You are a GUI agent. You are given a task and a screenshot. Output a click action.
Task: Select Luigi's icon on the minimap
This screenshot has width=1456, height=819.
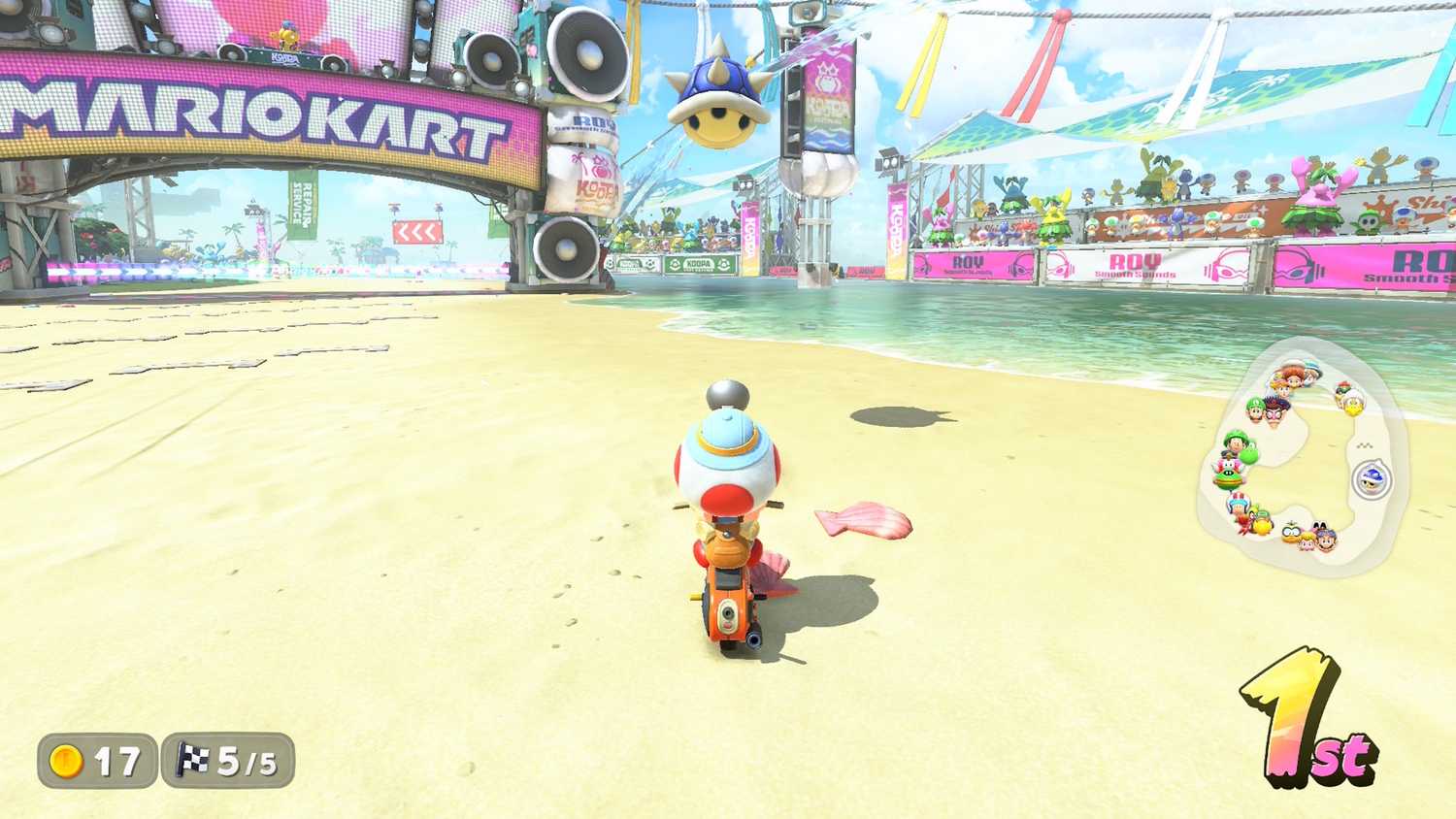1253,409
